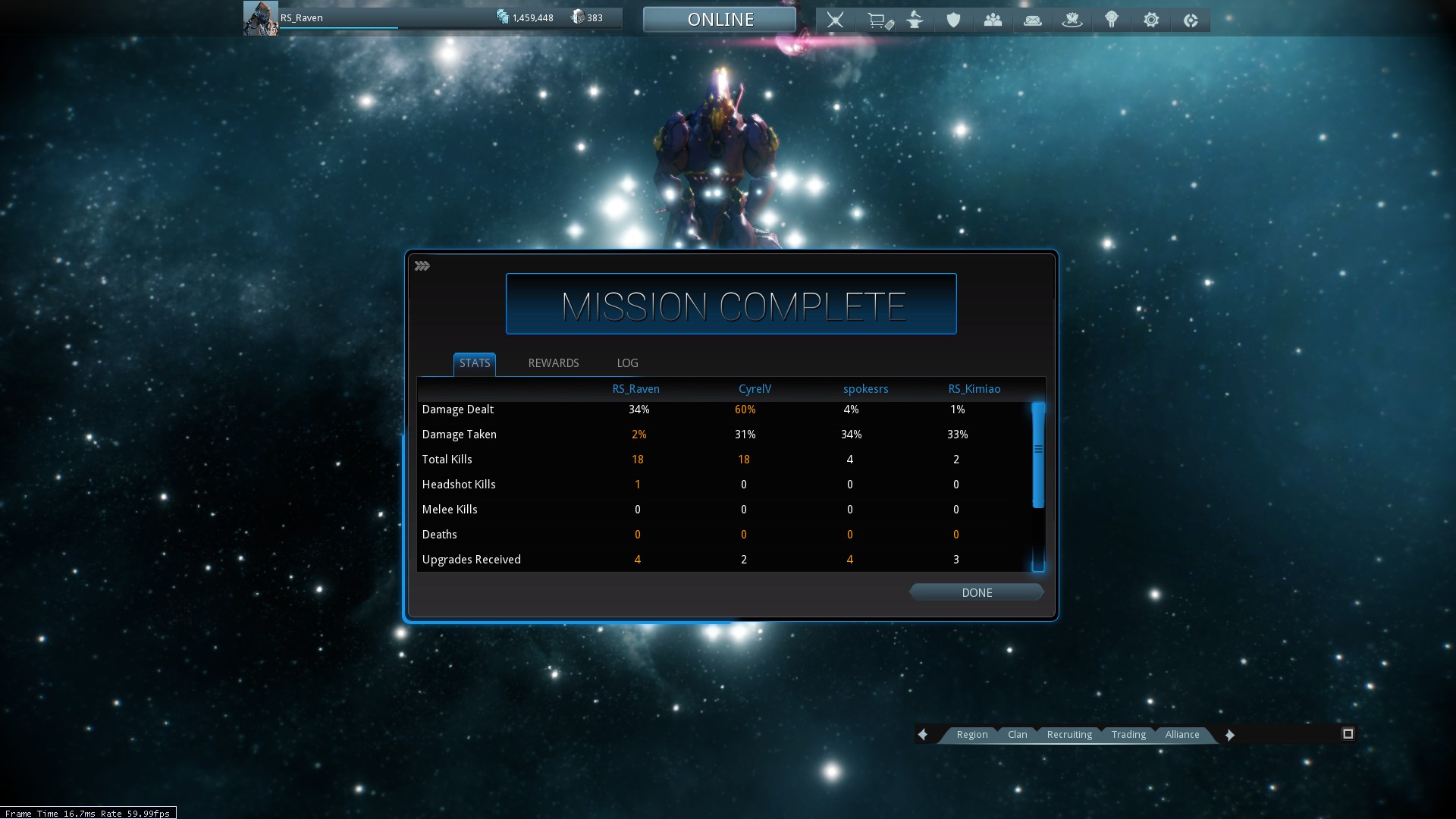The width and height of the screenshot is (1456, 819).
Task: Open the gear settings icon
Action: pyautogui.click(x=1151, y=20)
